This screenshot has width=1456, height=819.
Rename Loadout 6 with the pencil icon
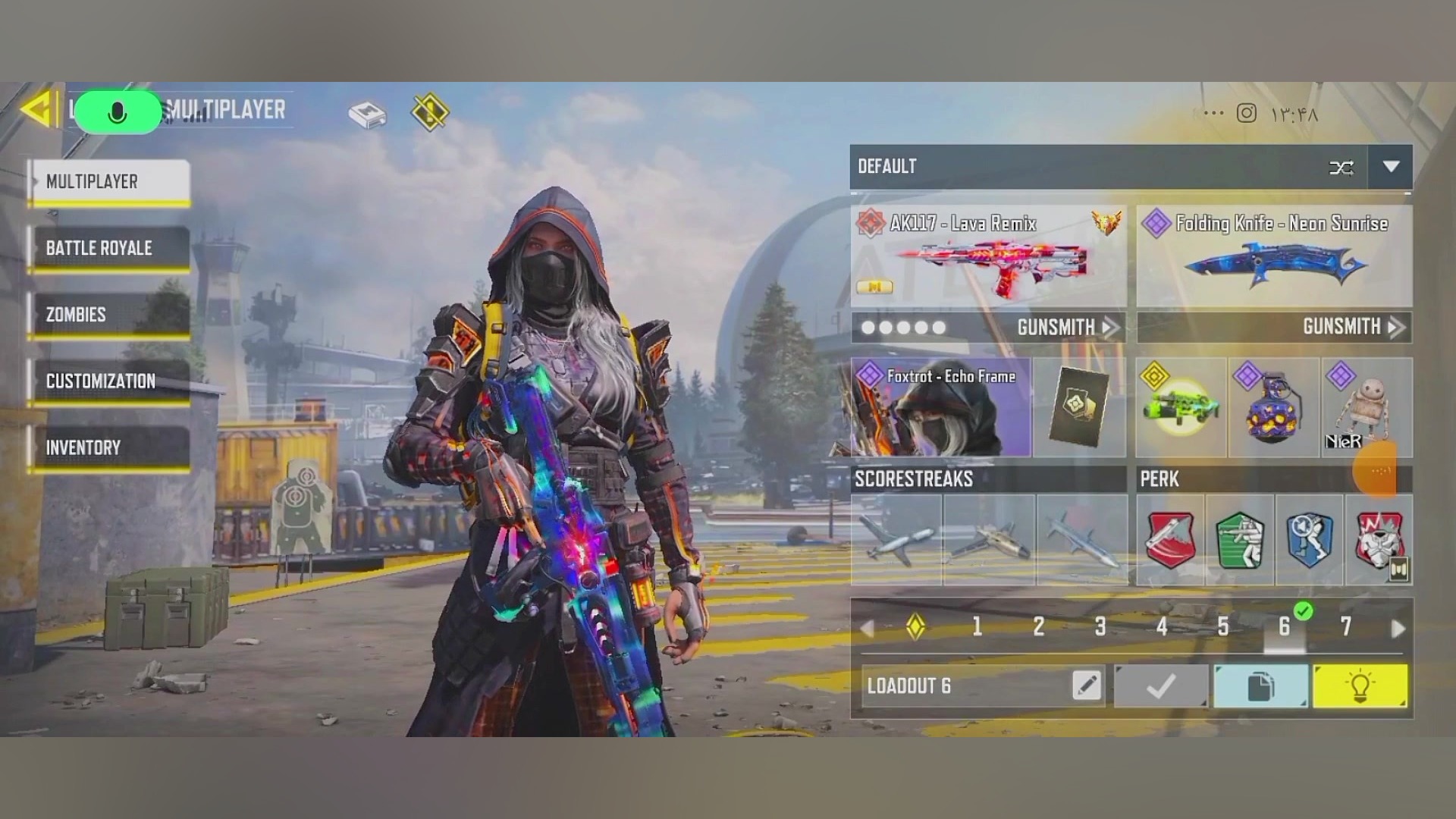tap(1087, 686)
